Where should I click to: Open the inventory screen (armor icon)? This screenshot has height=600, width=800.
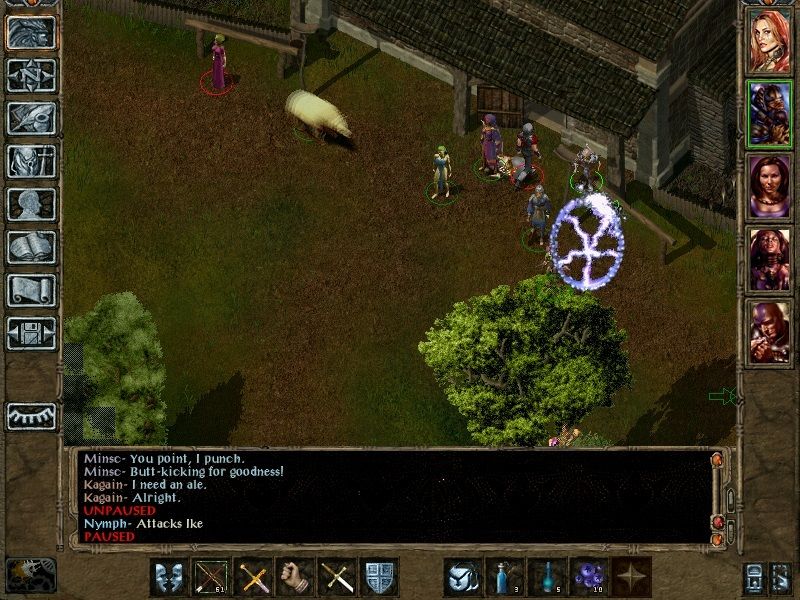point(31,161)
